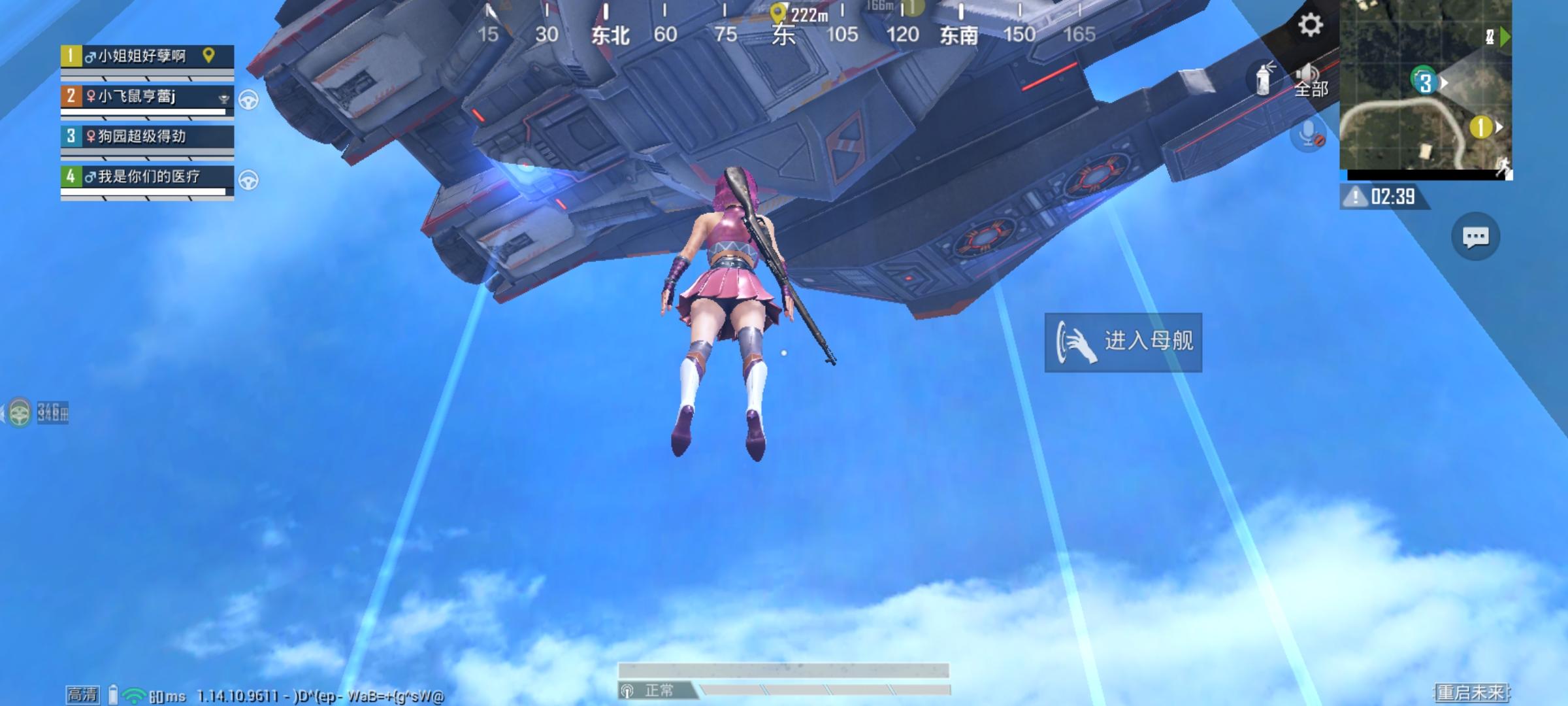
Task: Toggle the steering wheel indicator for teammate 我是你们的医疗
Action: 250,177
